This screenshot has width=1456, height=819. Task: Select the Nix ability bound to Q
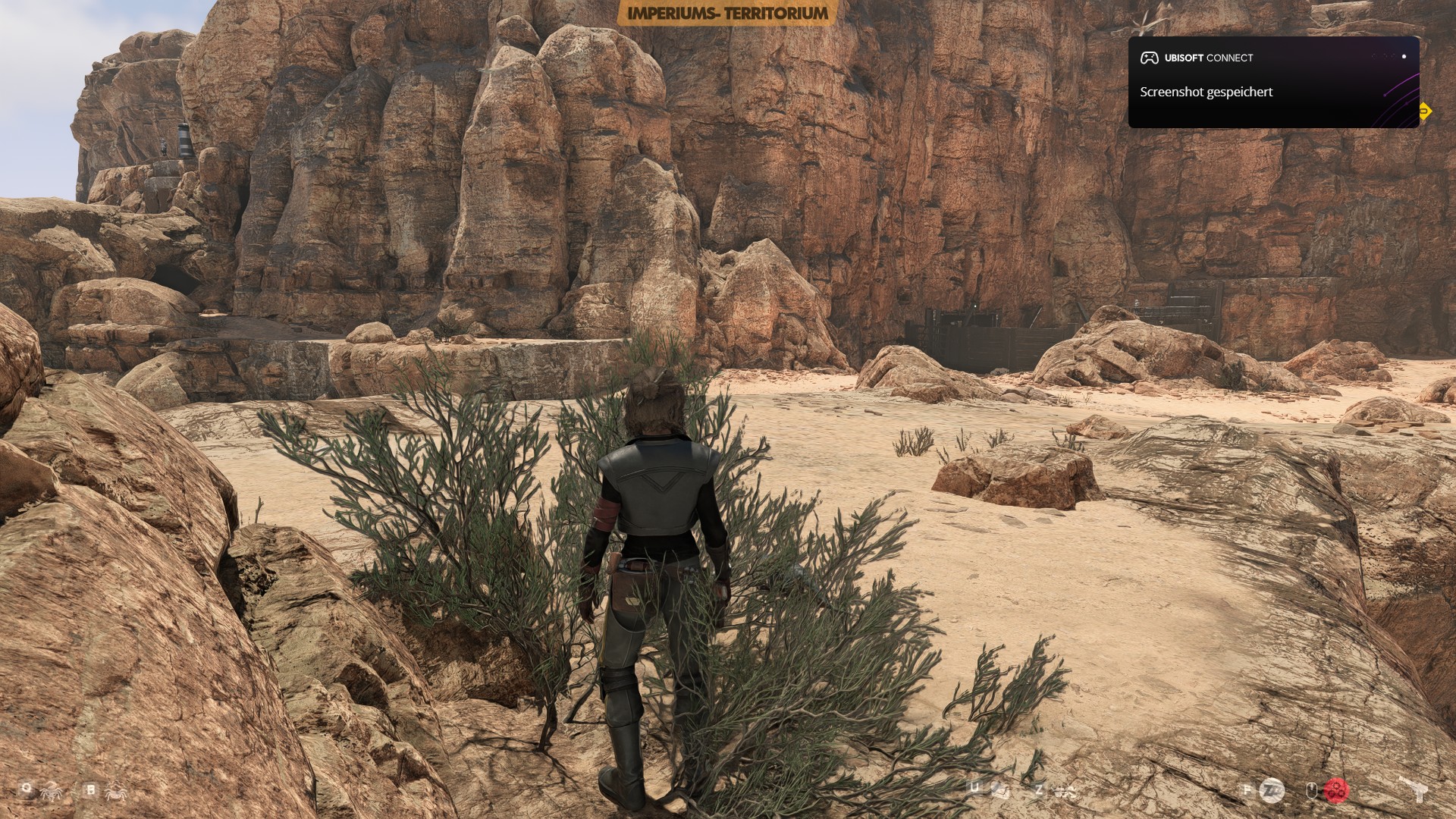tap(26, 786)
